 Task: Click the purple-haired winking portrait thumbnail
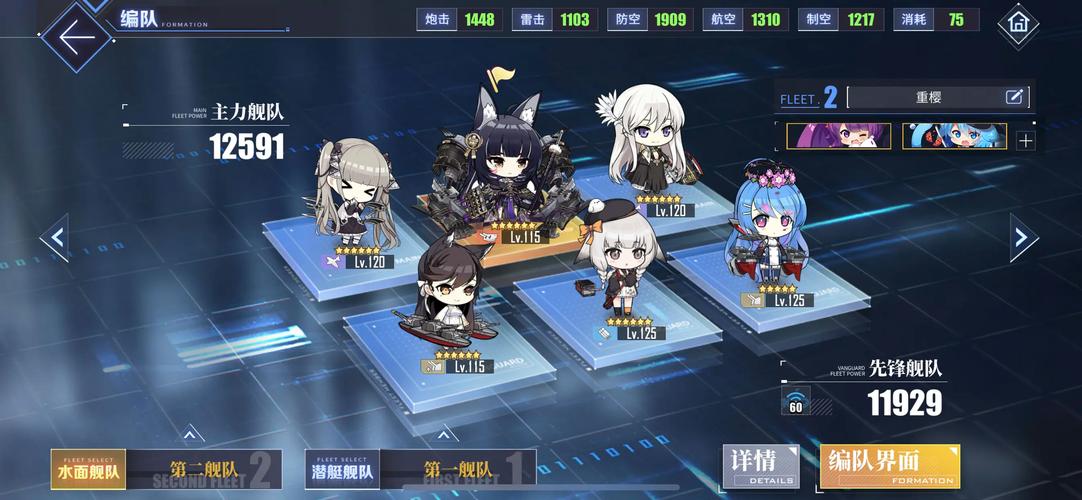(838, 137)
